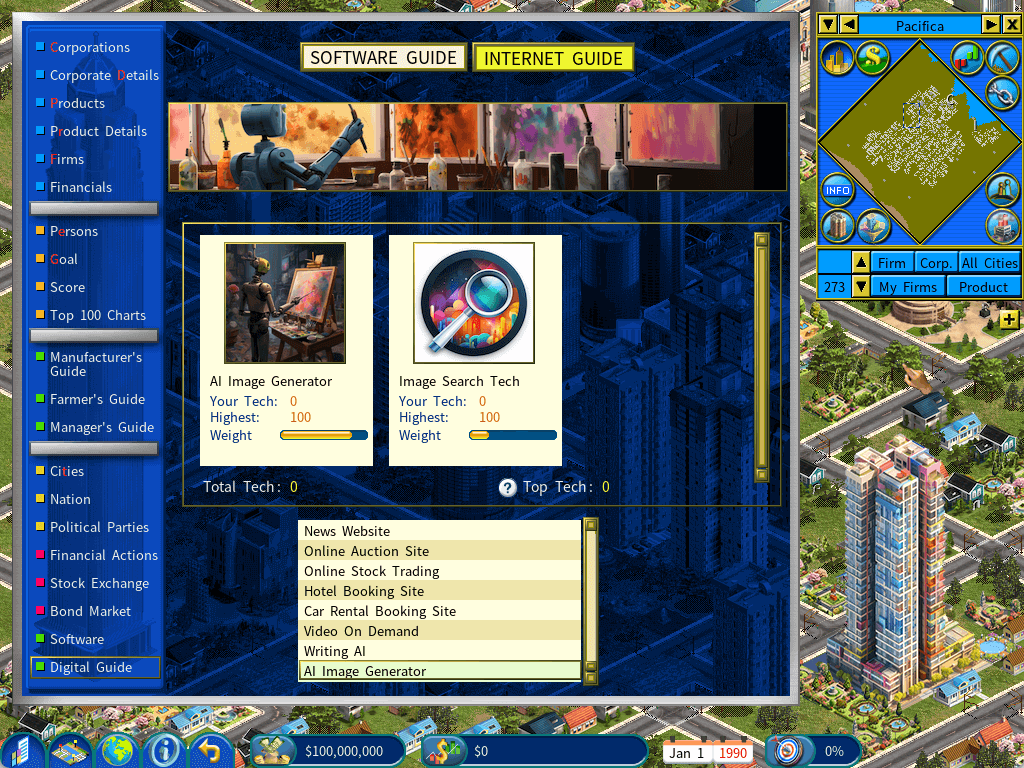Open the Internet Guide tab
This screenshot has width=1024, height=768.
pyautogui.click(x=553, y=58)
